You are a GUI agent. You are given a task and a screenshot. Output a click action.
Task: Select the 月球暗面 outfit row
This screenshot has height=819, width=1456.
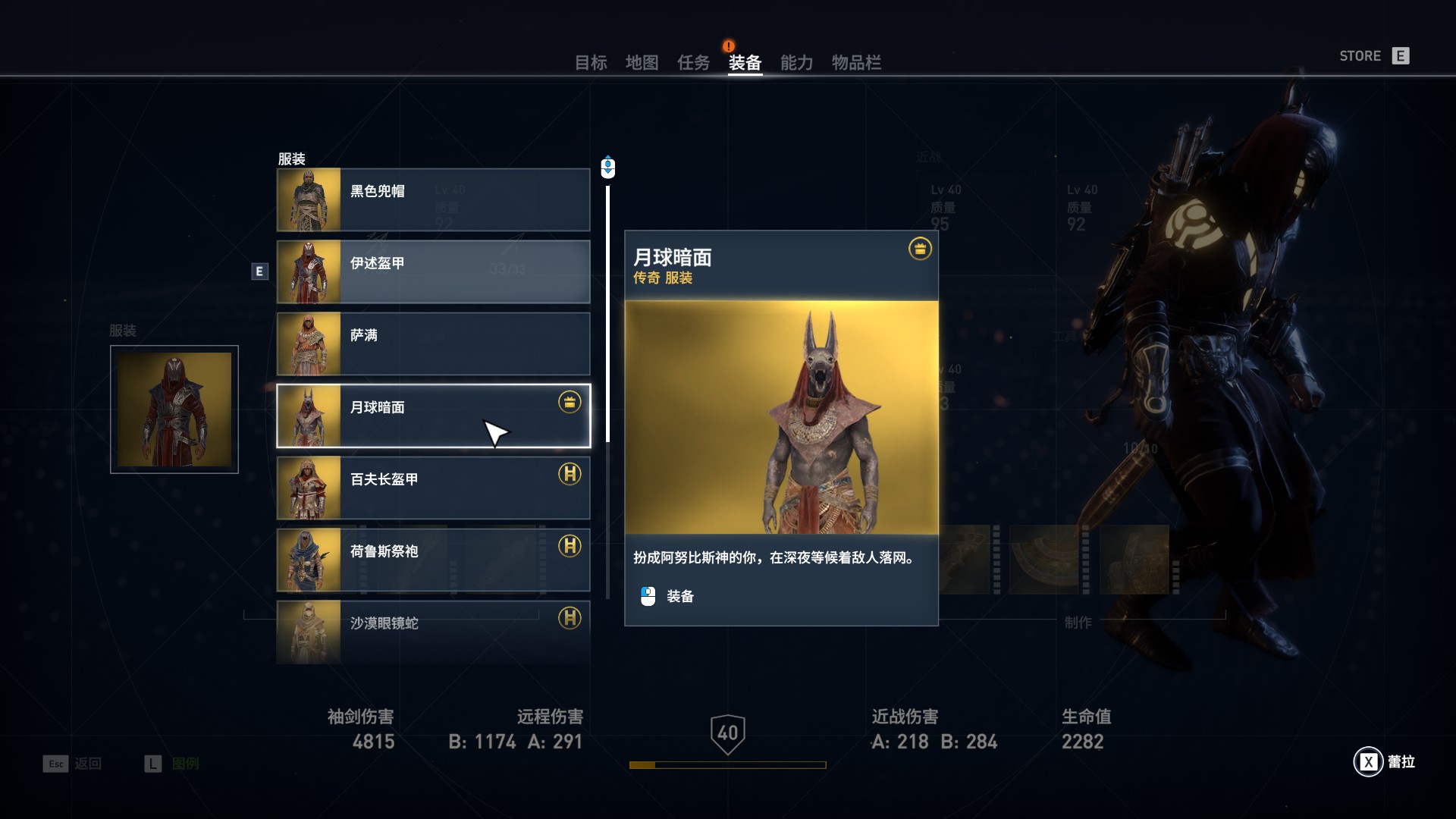click(433, 416)
